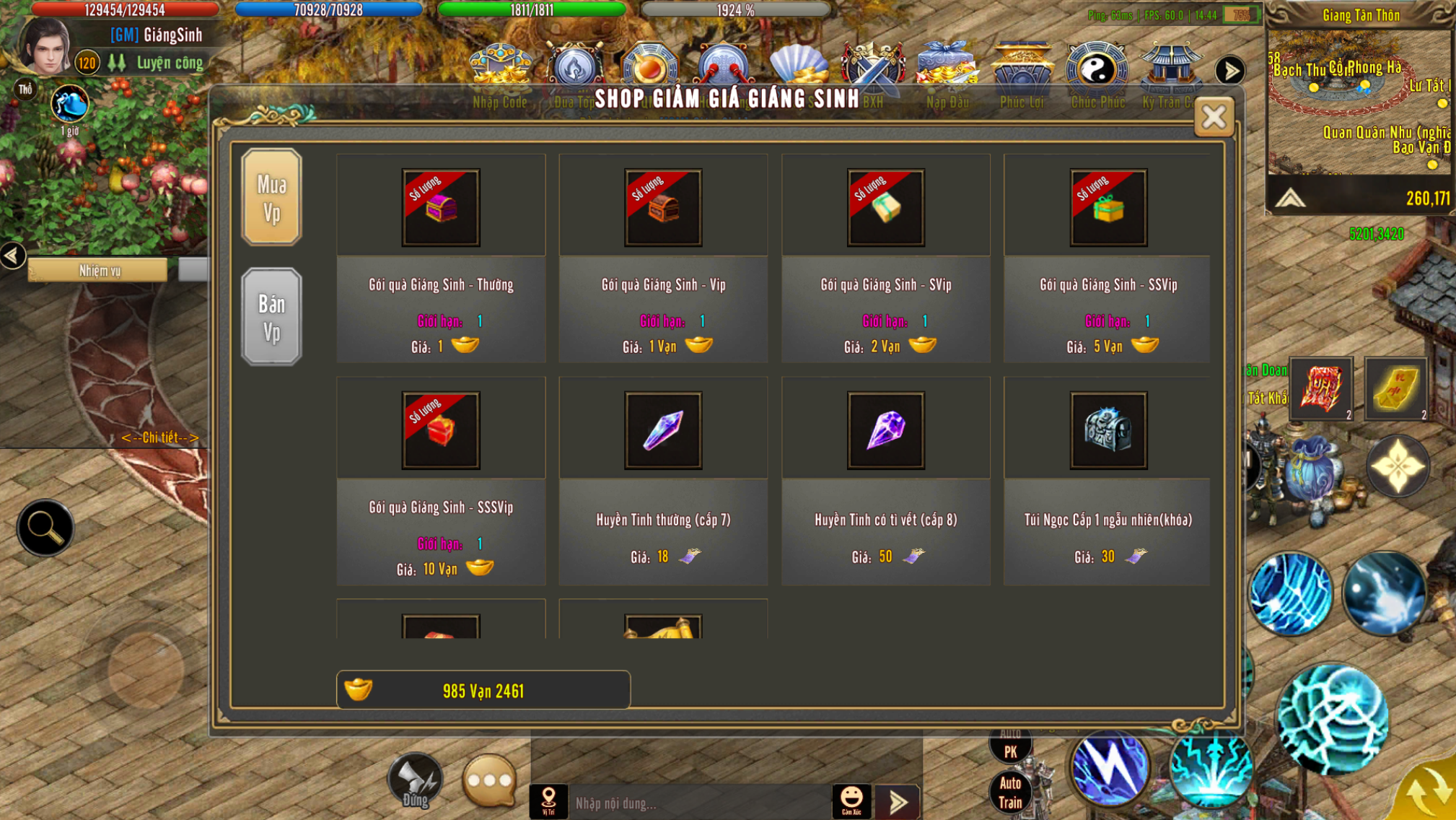The image size is (1456, 820).
Task: Choose the Gói quà Giáng Sinh - SSSVip package
Action: coord(441,431)
